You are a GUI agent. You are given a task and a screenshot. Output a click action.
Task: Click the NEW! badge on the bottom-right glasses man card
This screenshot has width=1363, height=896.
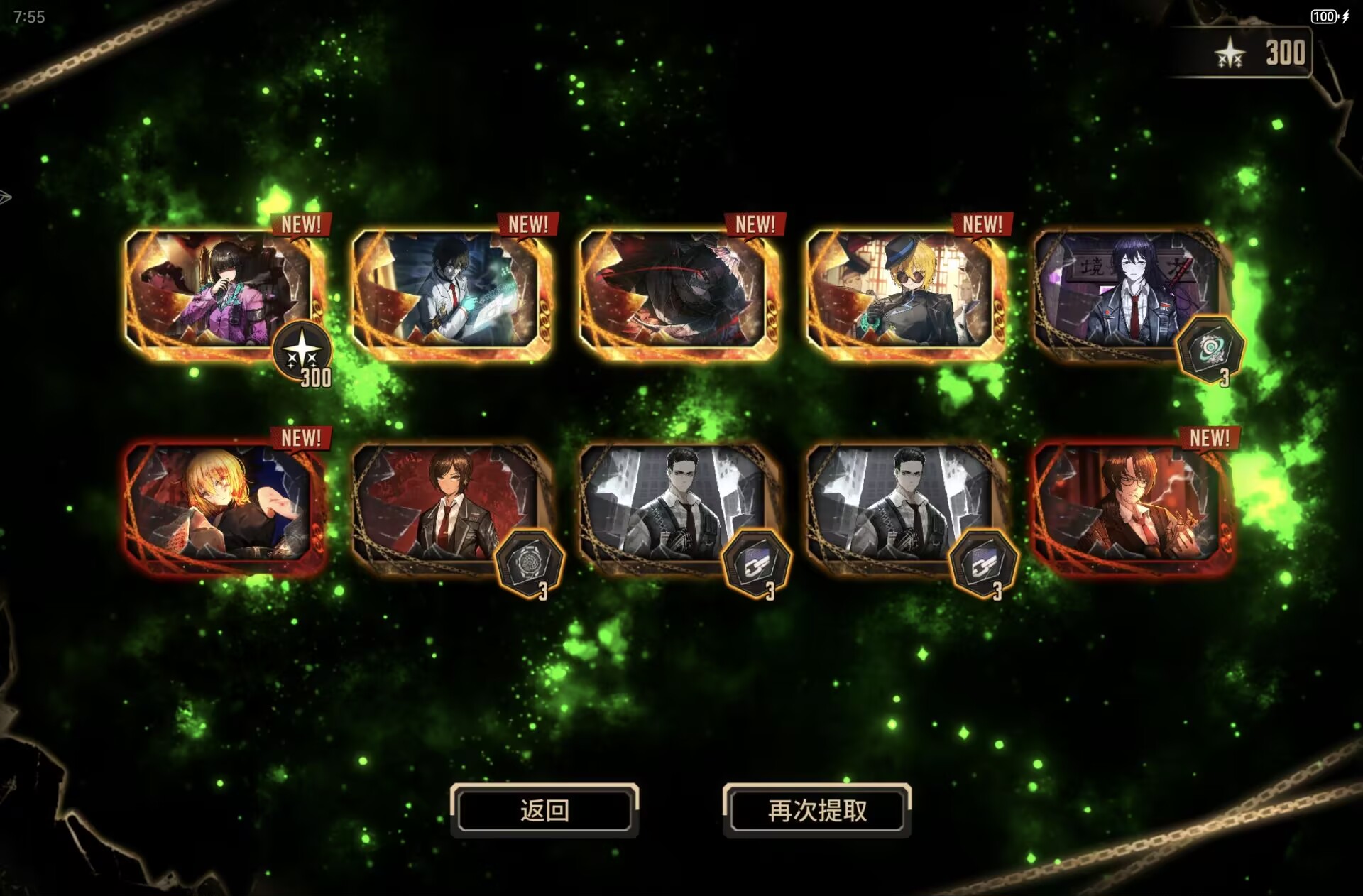point(1209,439)
